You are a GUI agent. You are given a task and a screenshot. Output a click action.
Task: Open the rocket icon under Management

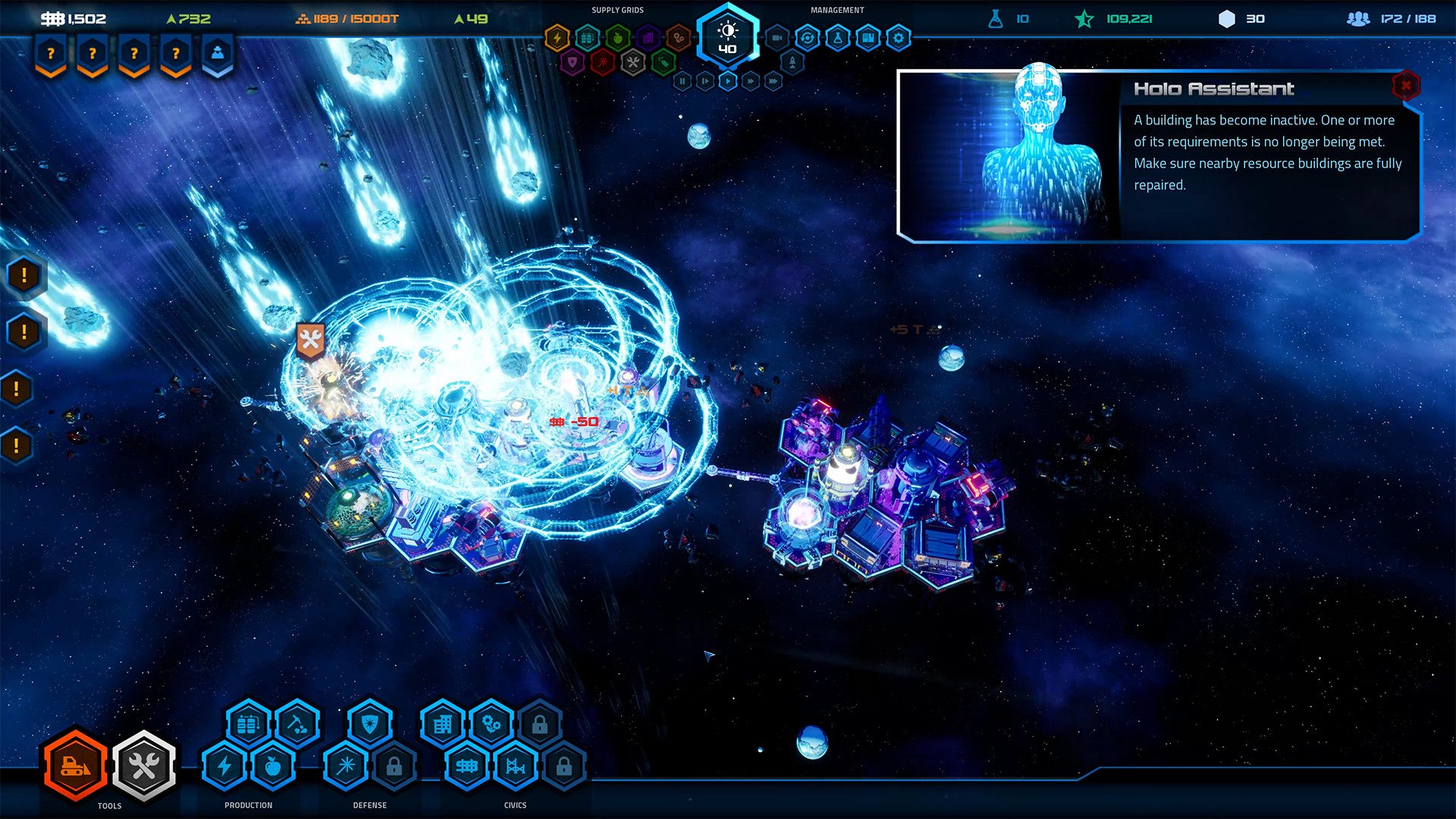tap(792, 62)
